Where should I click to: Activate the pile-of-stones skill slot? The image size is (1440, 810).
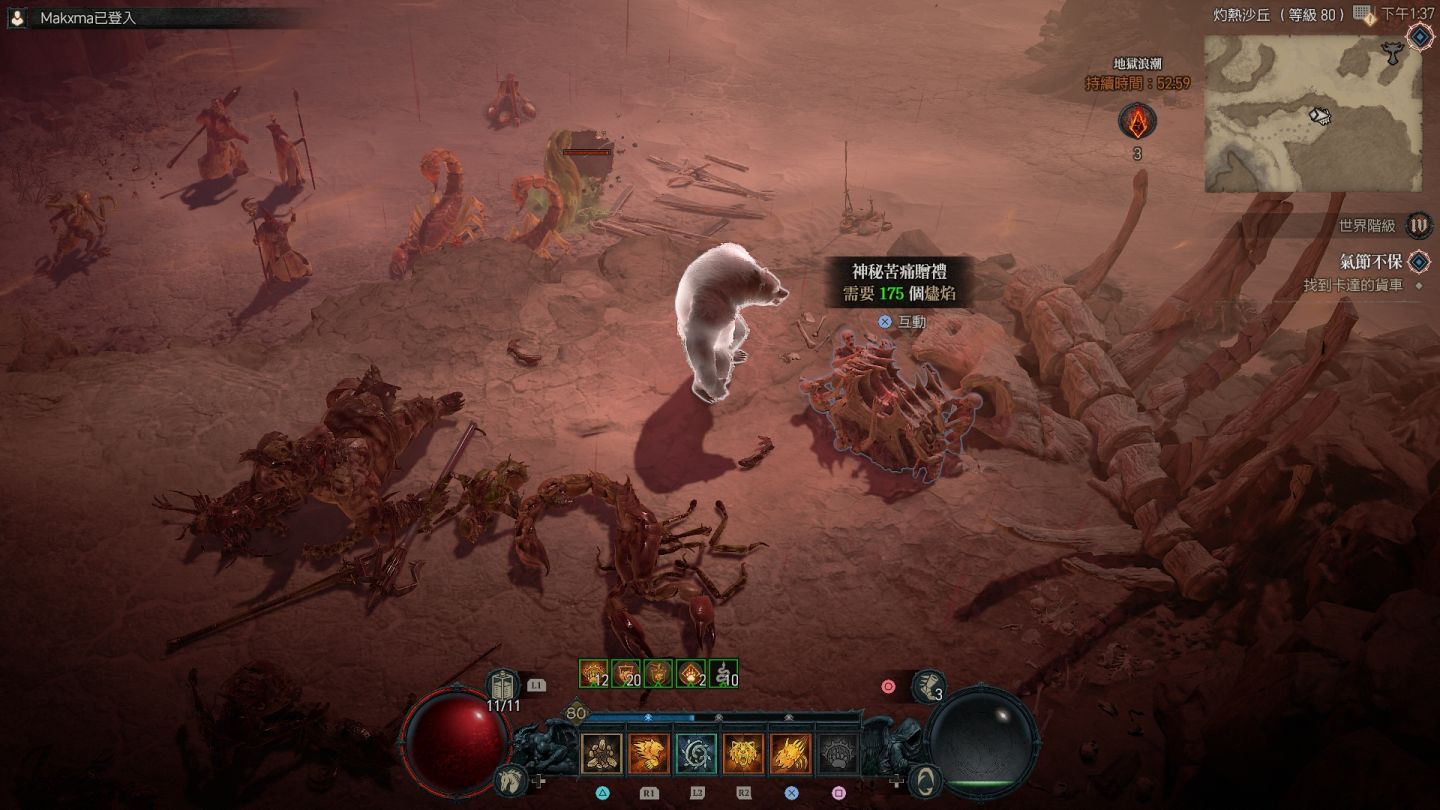(x=602, y=753)
